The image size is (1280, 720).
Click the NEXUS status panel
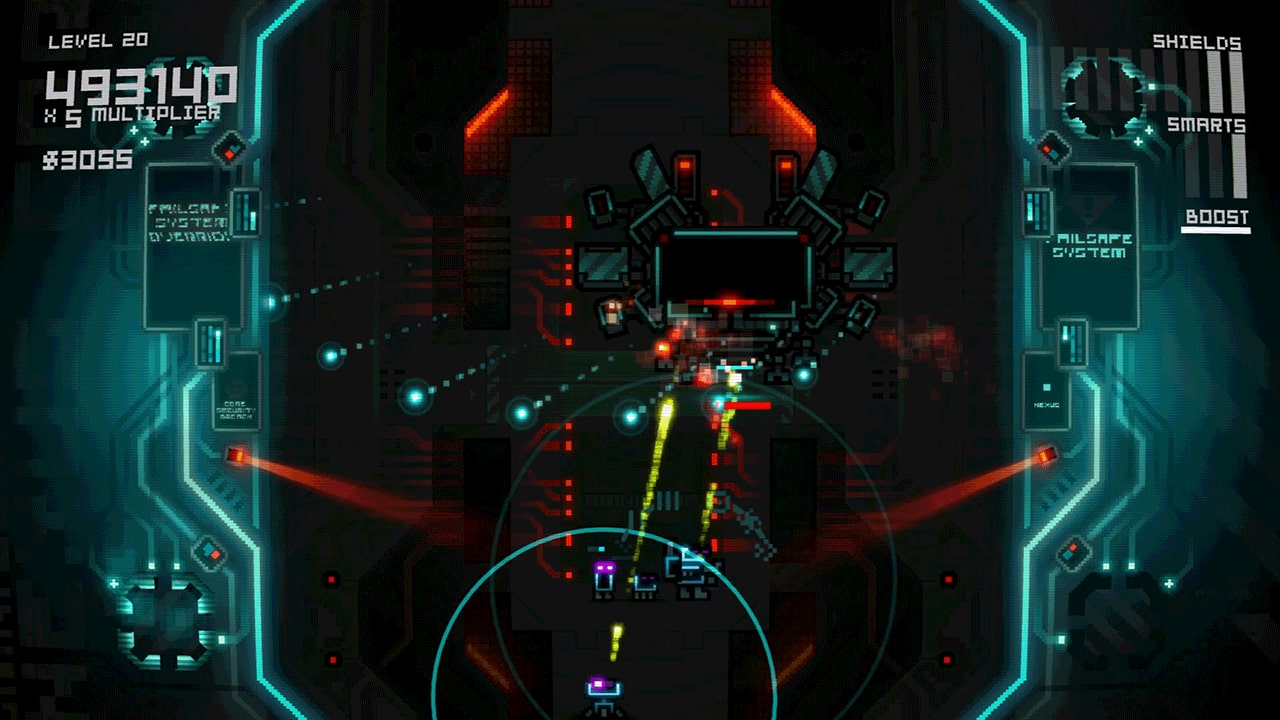point(1046,402)
